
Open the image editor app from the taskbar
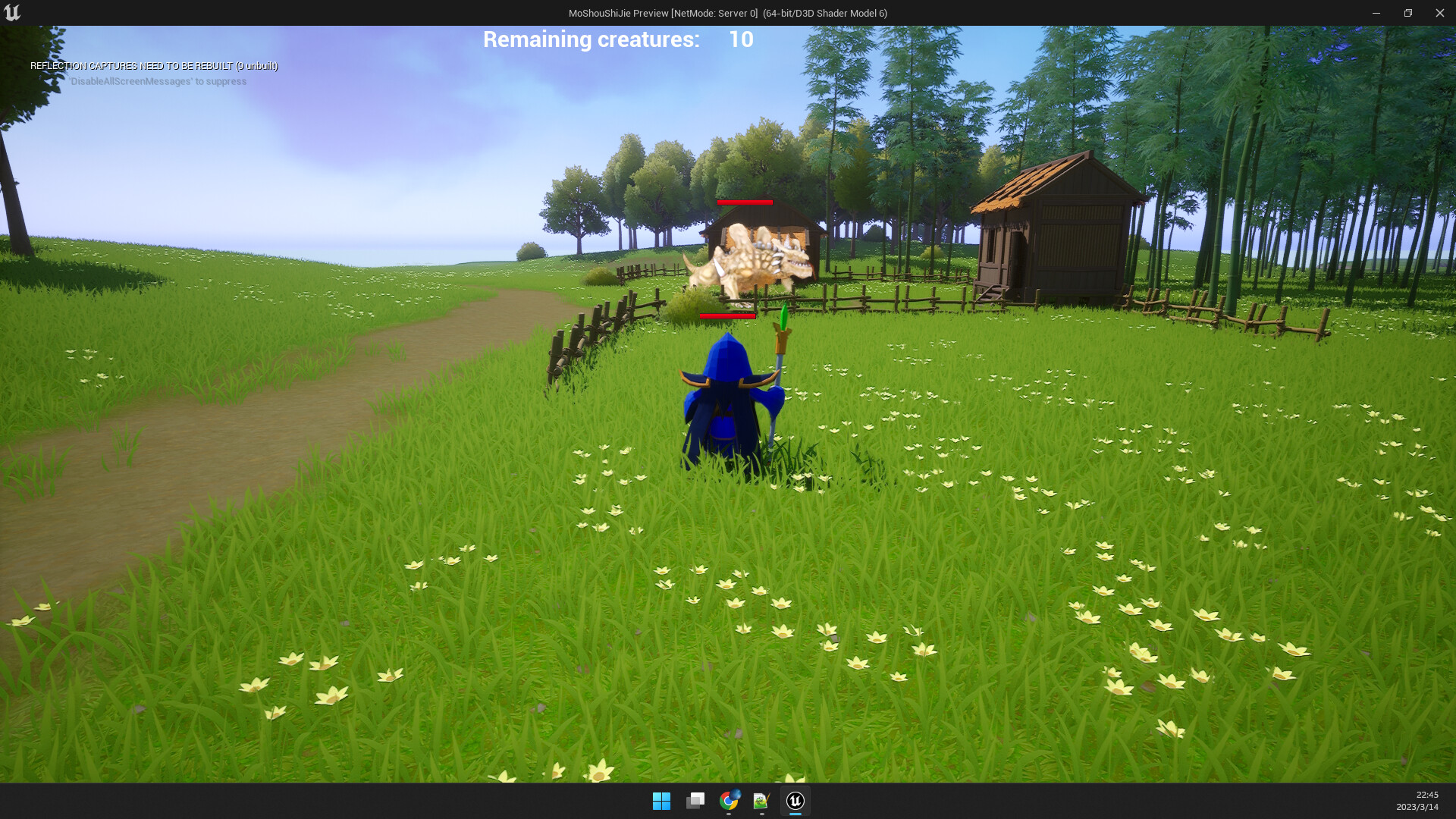[x=761, y=801]
